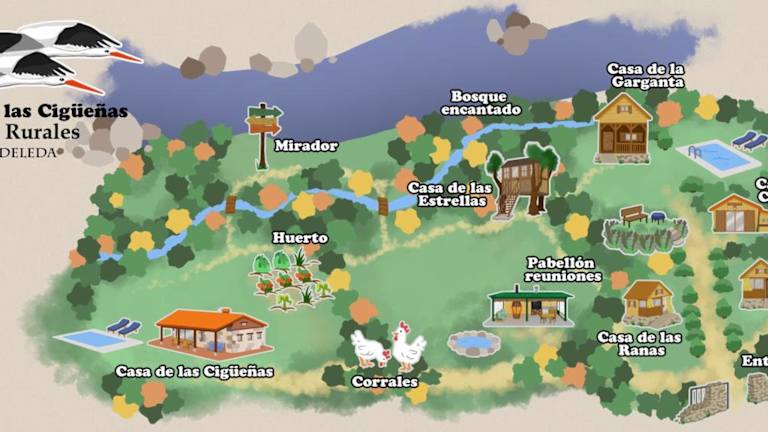768x432 pixels.
Task: Open the Casa de las Cigüeñas house
Action: [x=211, y=332]
